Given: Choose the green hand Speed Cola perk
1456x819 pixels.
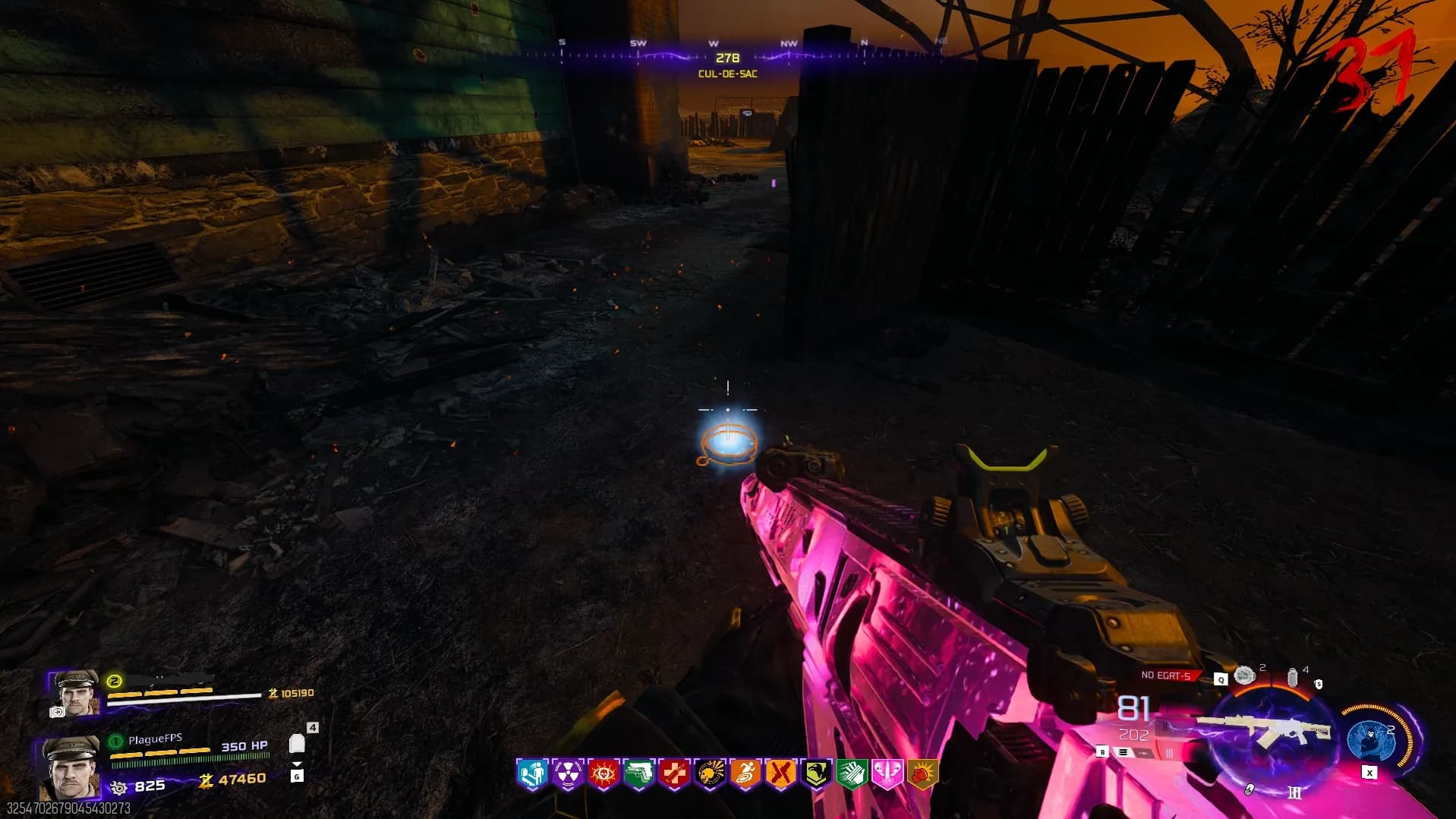Looking at the screenshot, I should click(852, 774).
